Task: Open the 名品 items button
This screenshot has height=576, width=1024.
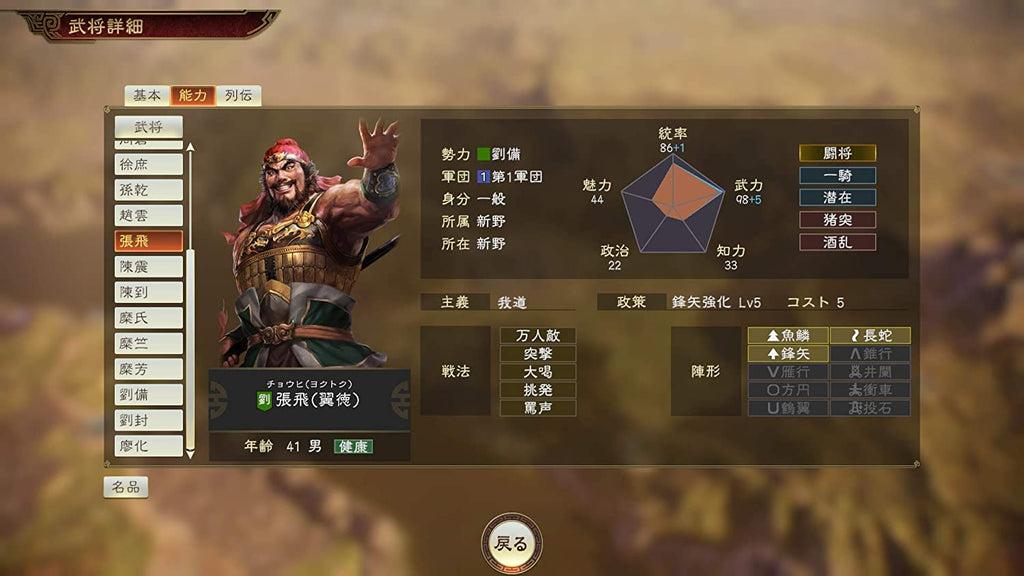Action: [126, 487]
